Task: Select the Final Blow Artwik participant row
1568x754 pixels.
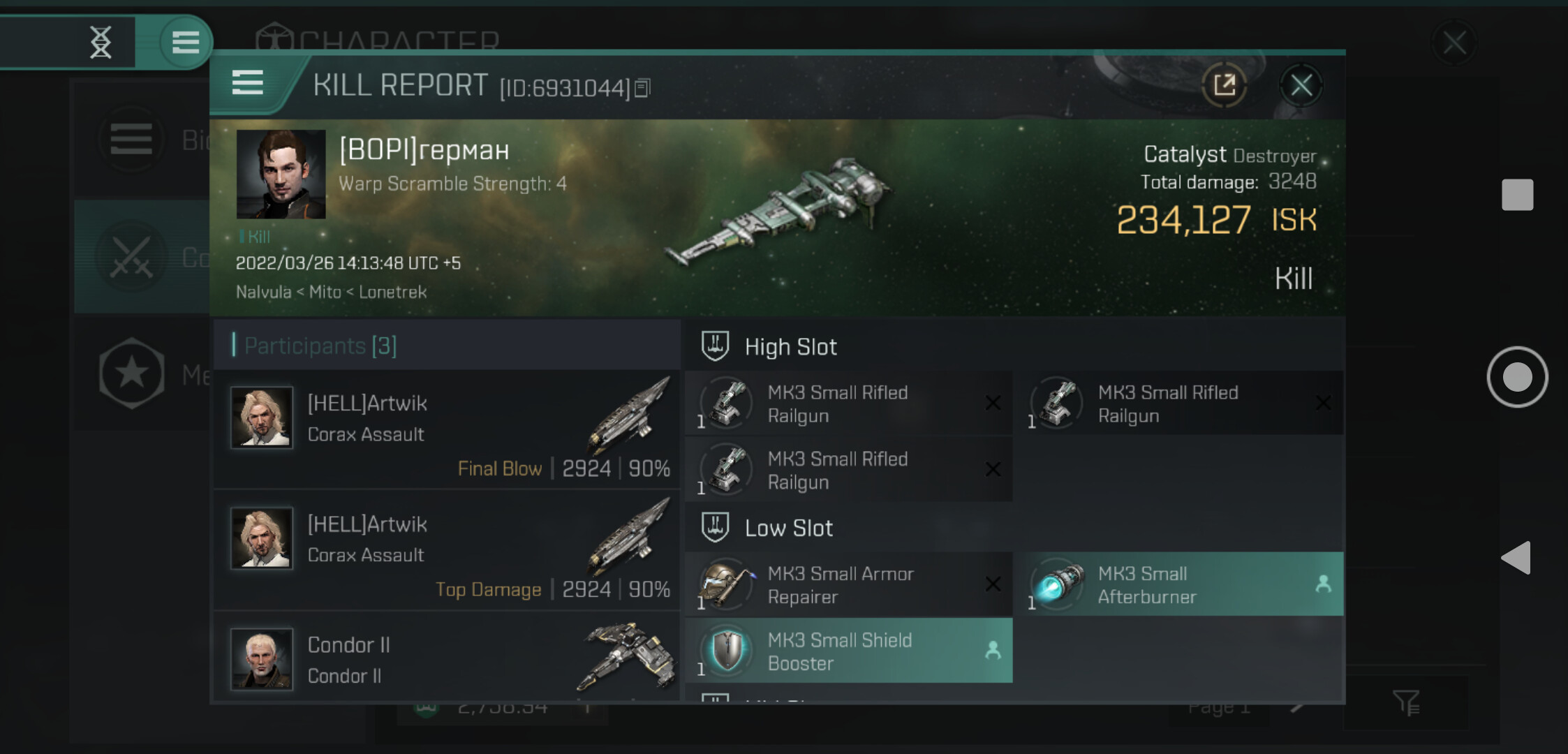Action: coord(447,429)
